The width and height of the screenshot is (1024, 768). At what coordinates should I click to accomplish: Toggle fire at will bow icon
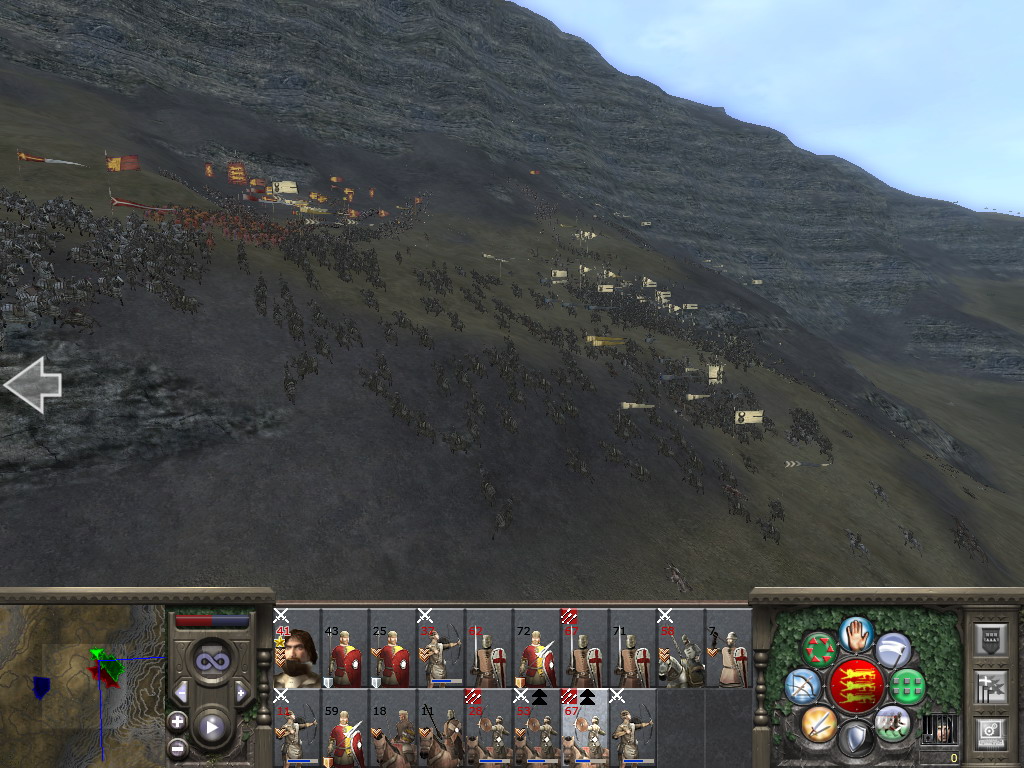click(x=803, y=685)
